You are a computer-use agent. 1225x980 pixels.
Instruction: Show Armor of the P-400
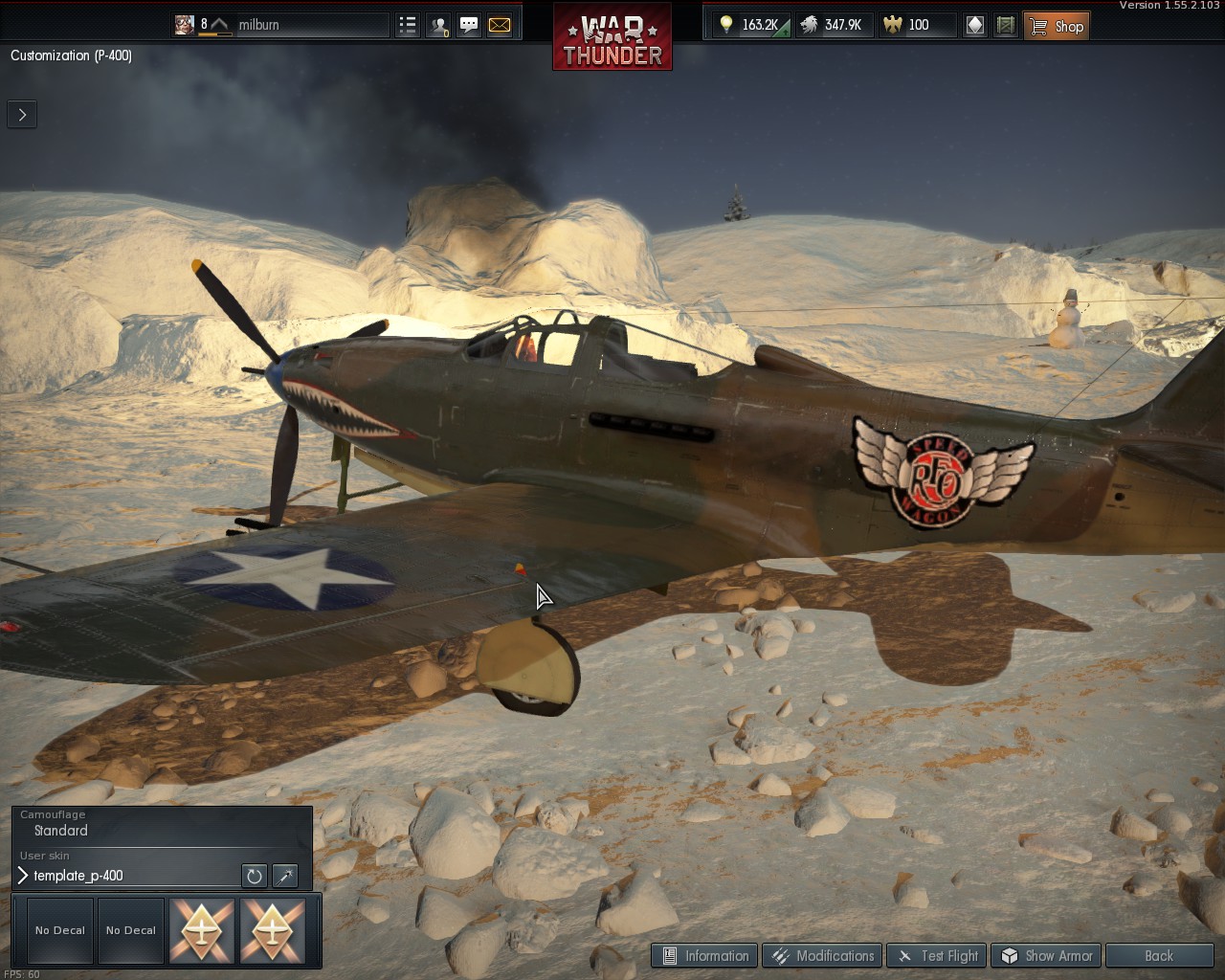(x=1047, y=955)
